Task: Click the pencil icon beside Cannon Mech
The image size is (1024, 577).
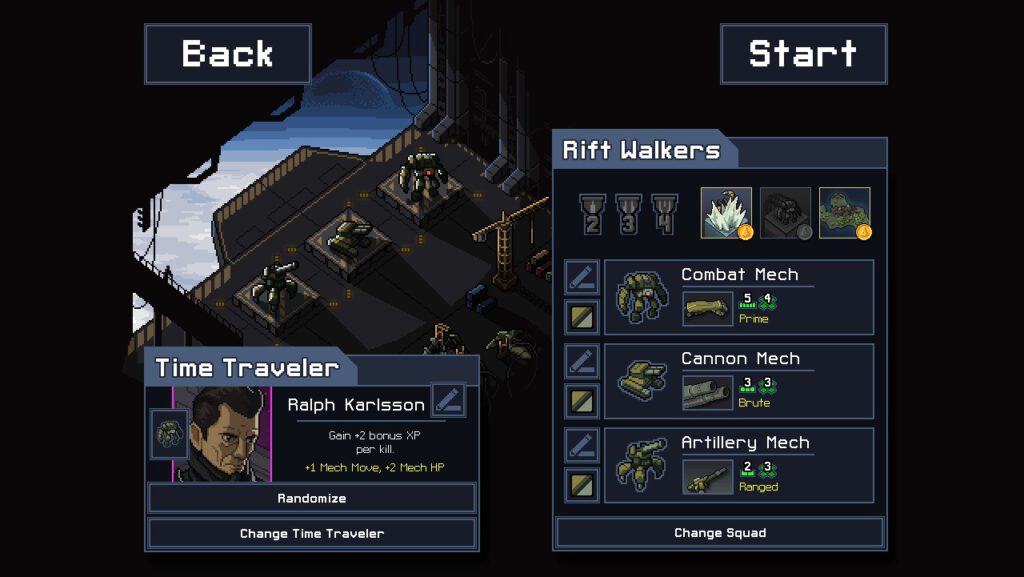Action: tap(582, 361)
